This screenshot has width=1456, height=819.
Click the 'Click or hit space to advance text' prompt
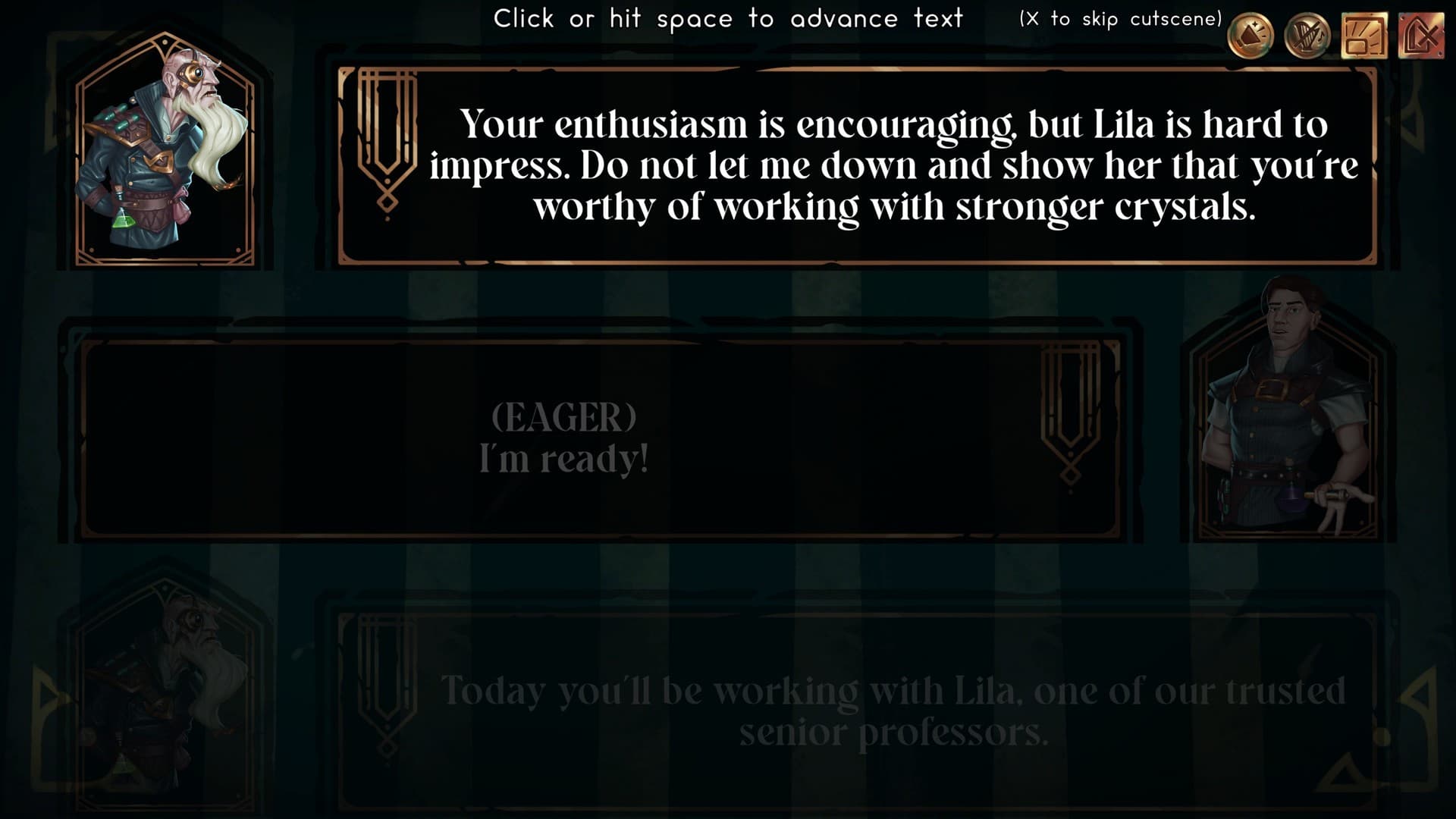[730, 18]
